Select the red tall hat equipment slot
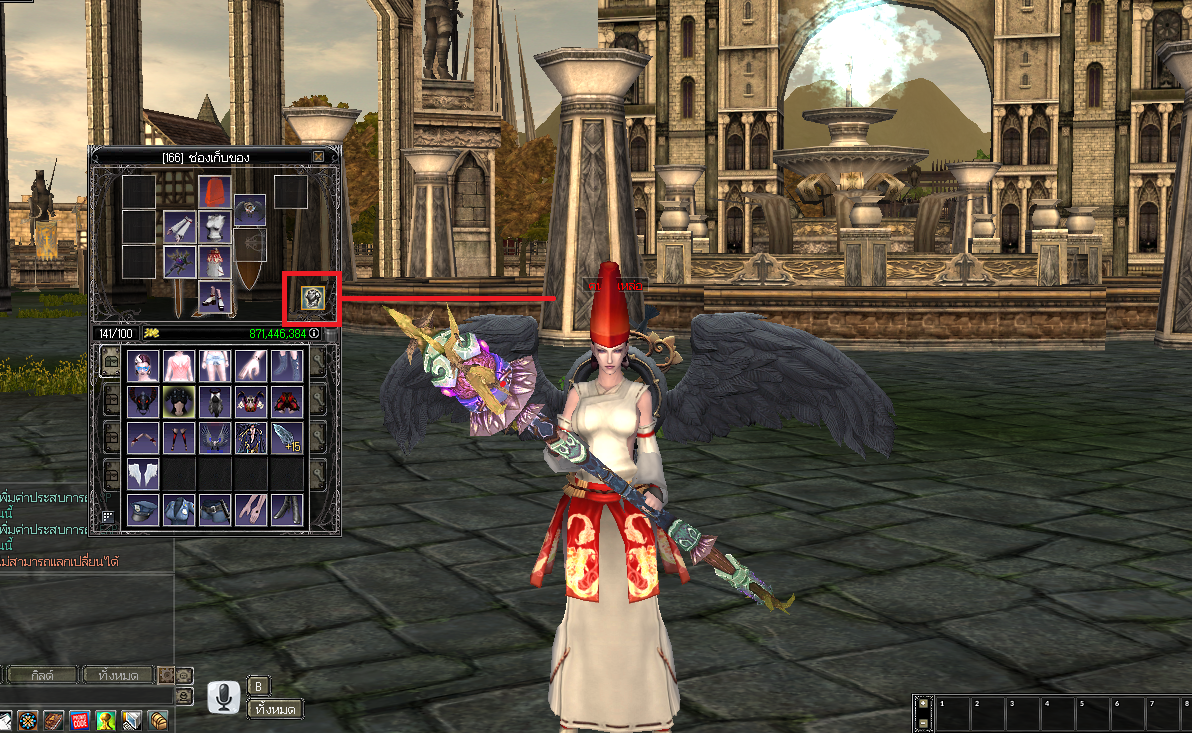Screen dimensions: 1192x733 pyautogui.click(x=214, y=192)
